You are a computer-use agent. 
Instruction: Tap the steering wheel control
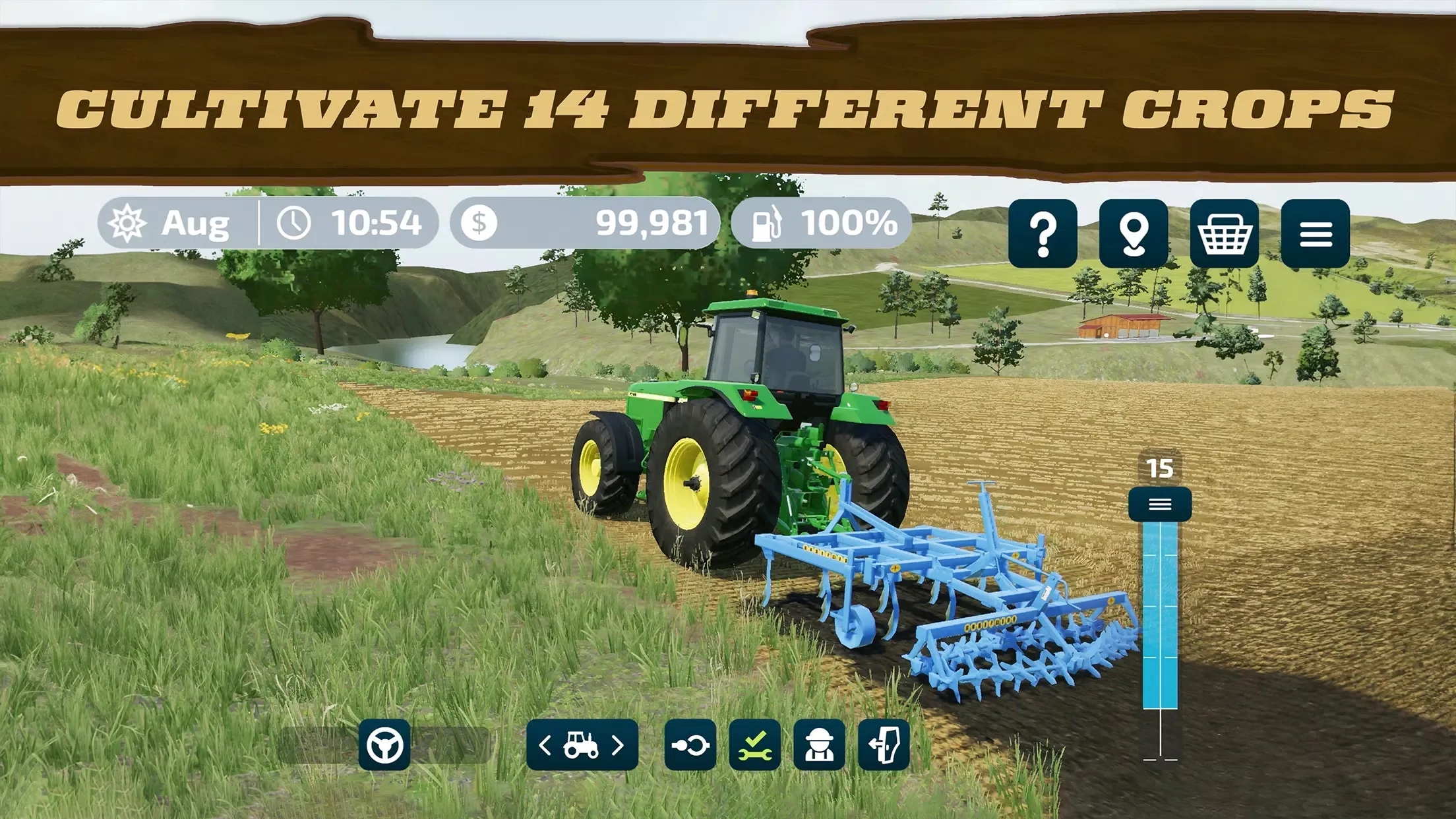click(384, 745)
